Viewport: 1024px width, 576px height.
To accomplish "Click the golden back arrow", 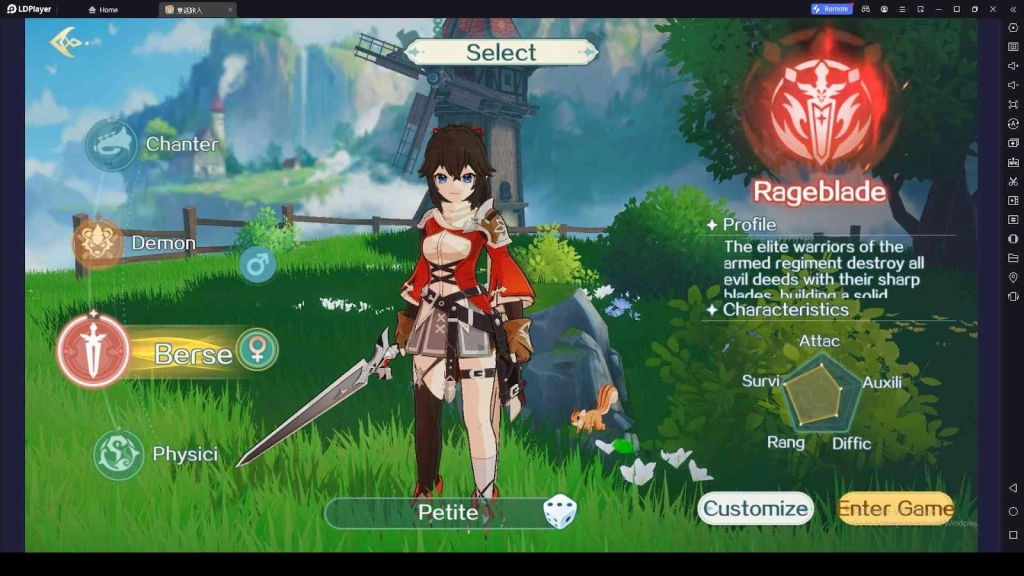I will [x=66, y=42].
